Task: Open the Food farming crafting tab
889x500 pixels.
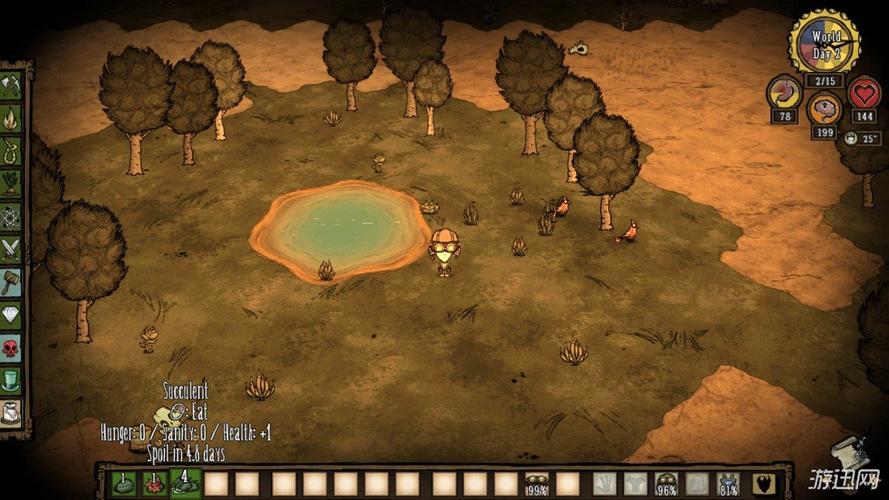Action: (12, 183)
